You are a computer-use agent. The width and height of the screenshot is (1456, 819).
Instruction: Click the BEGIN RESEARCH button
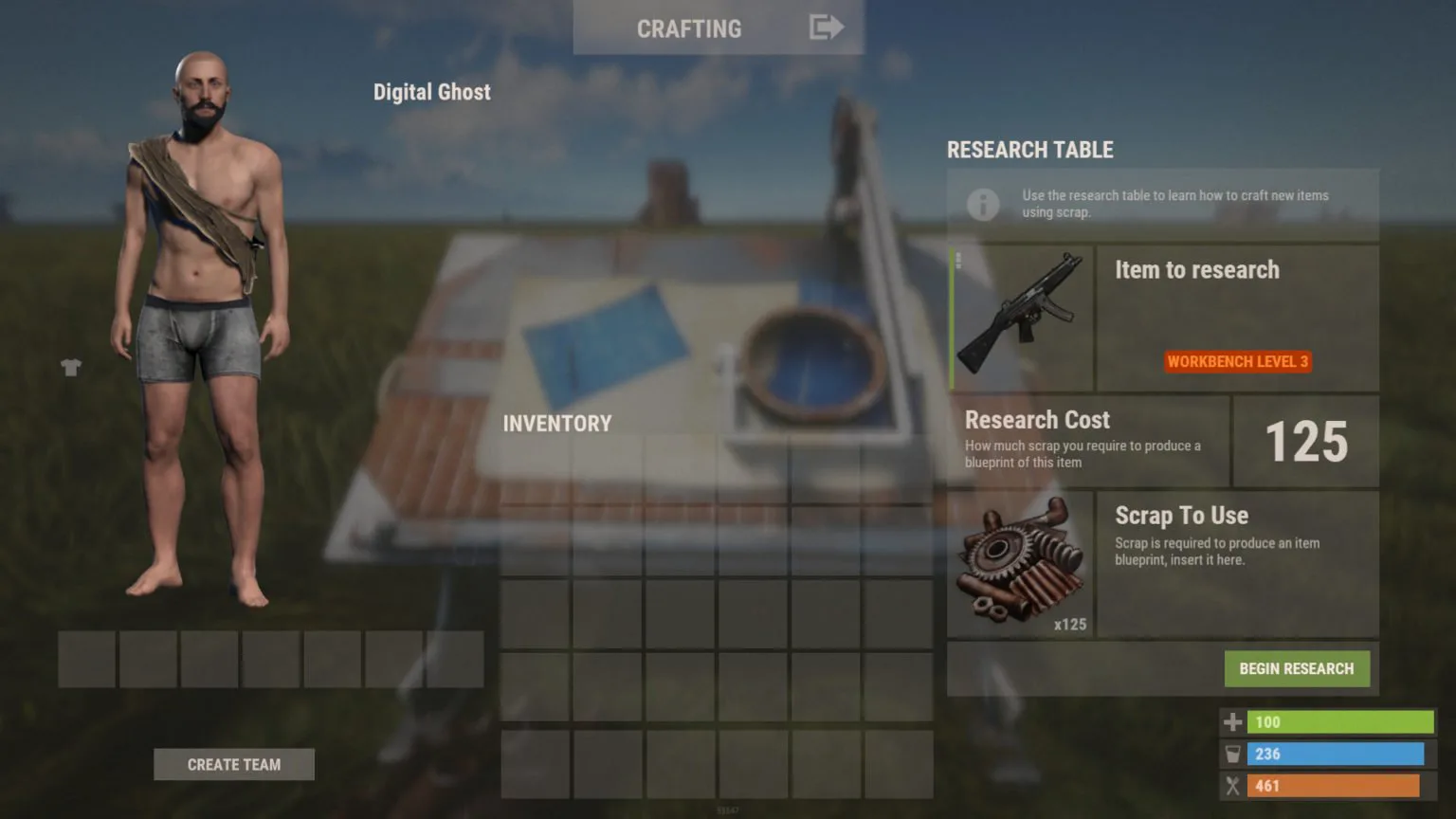point(1298,668)
